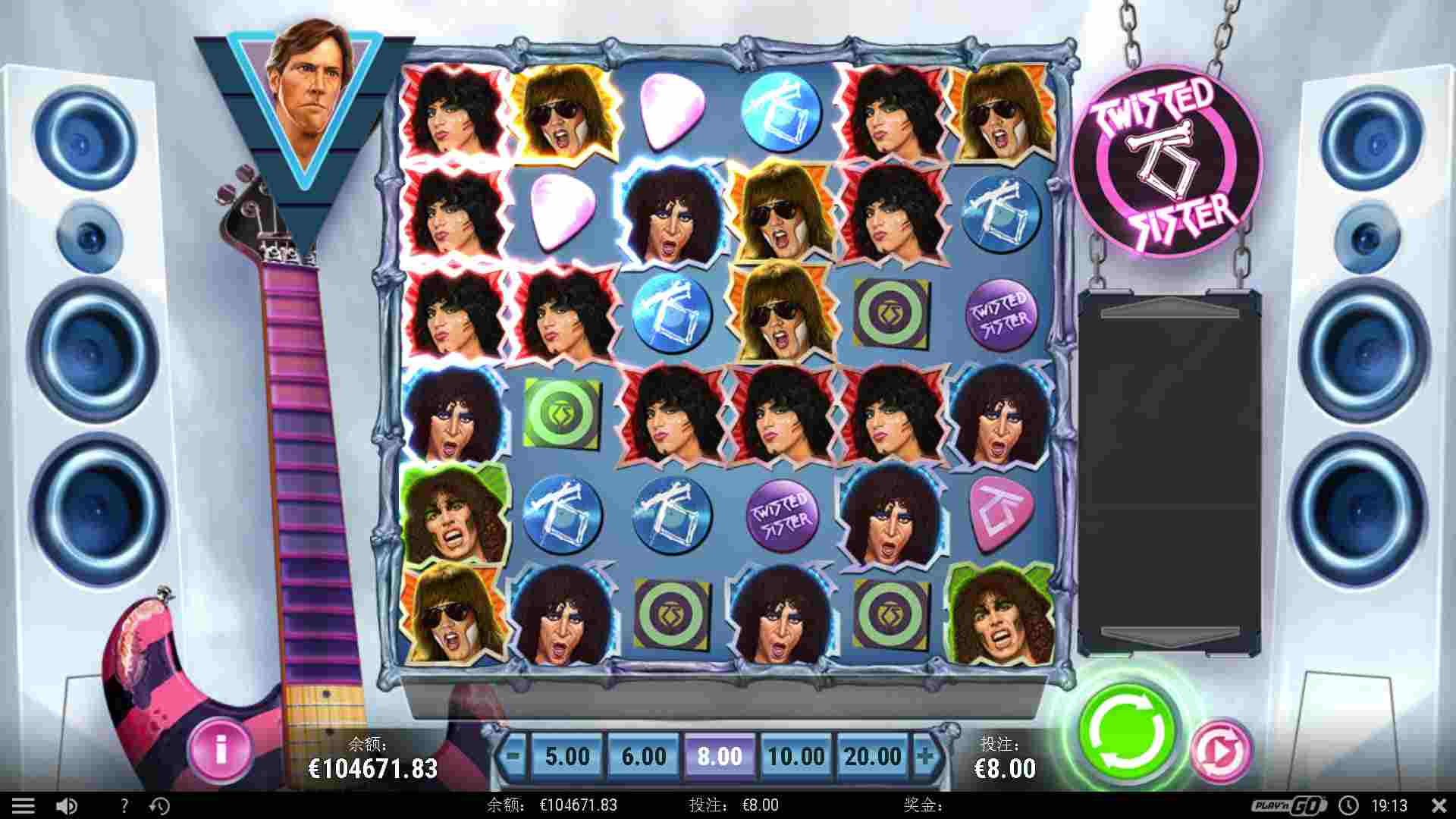
Task: Choose the 6.00 bet option
Action: 643,756
